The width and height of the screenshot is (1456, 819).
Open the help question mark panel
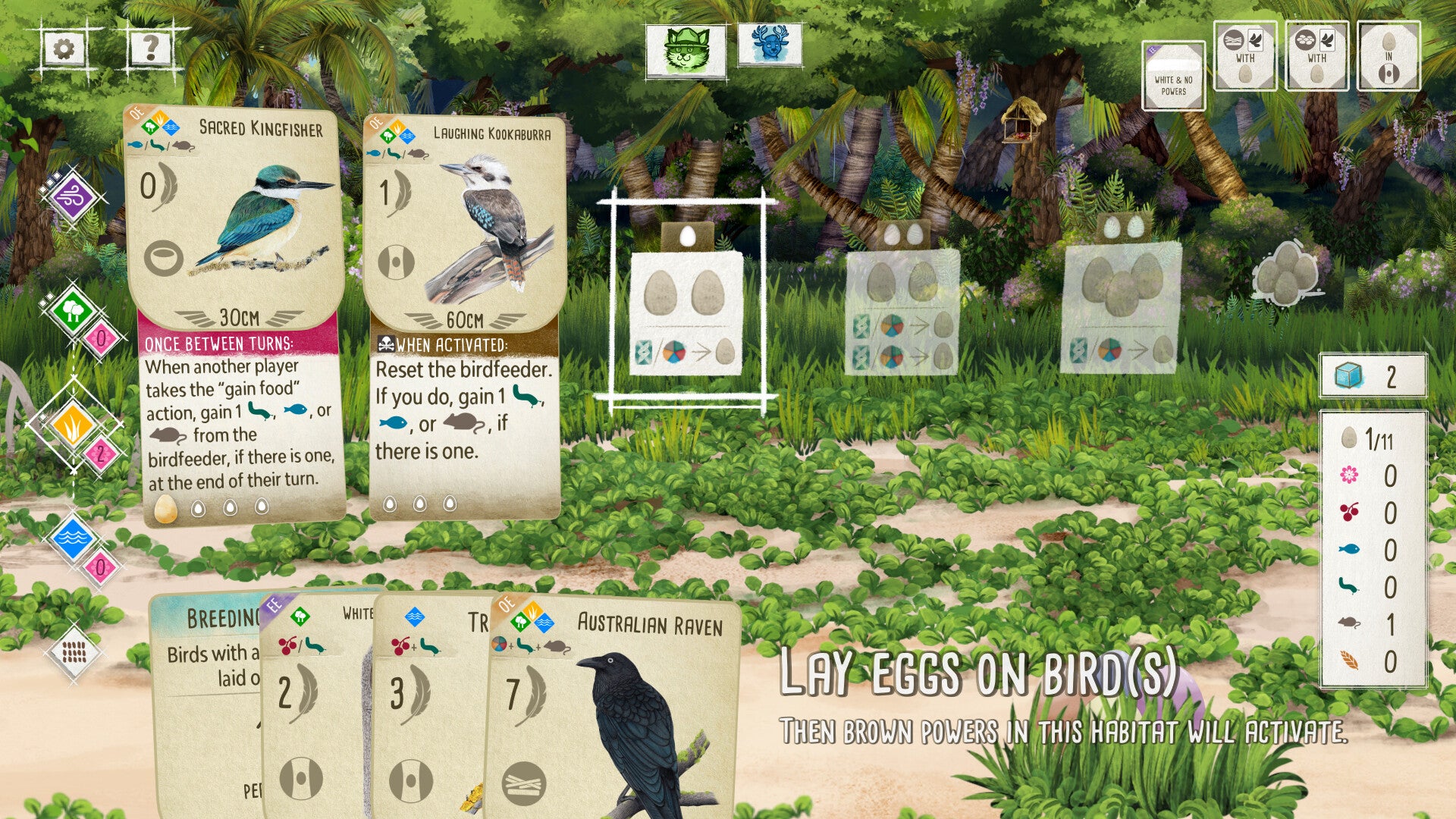tap(149, 49)
